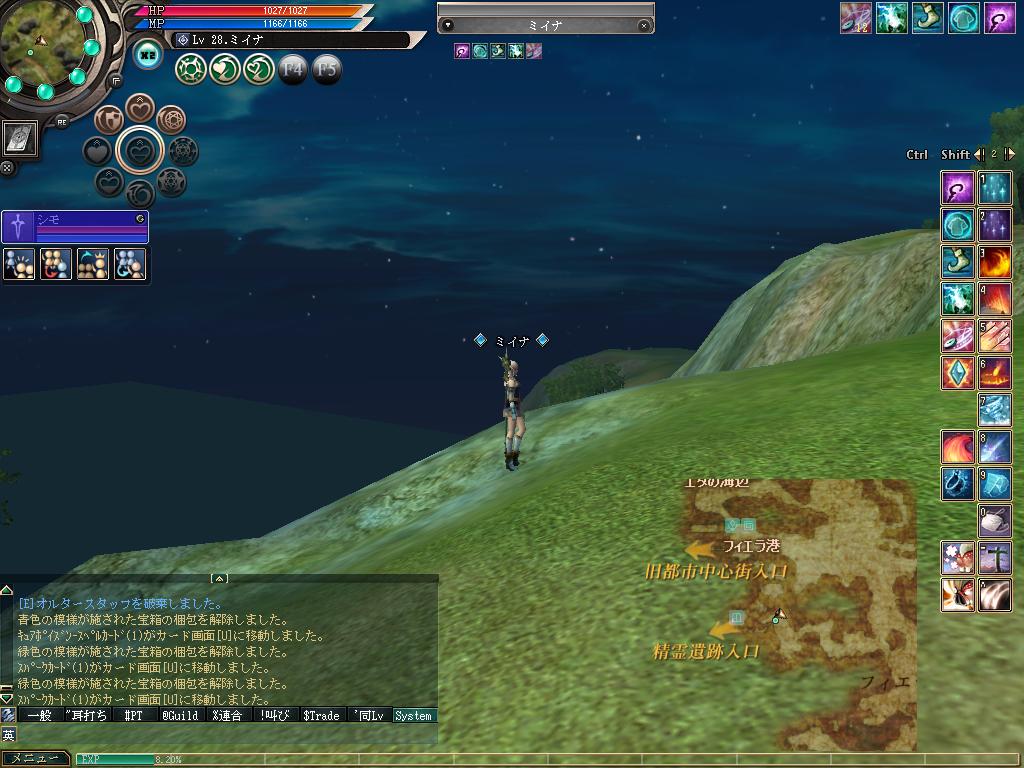Switch to the 一般 chat tab
Image resolution: width=1024 pixels, height=768 pixels.
click(x=39, y=716)
